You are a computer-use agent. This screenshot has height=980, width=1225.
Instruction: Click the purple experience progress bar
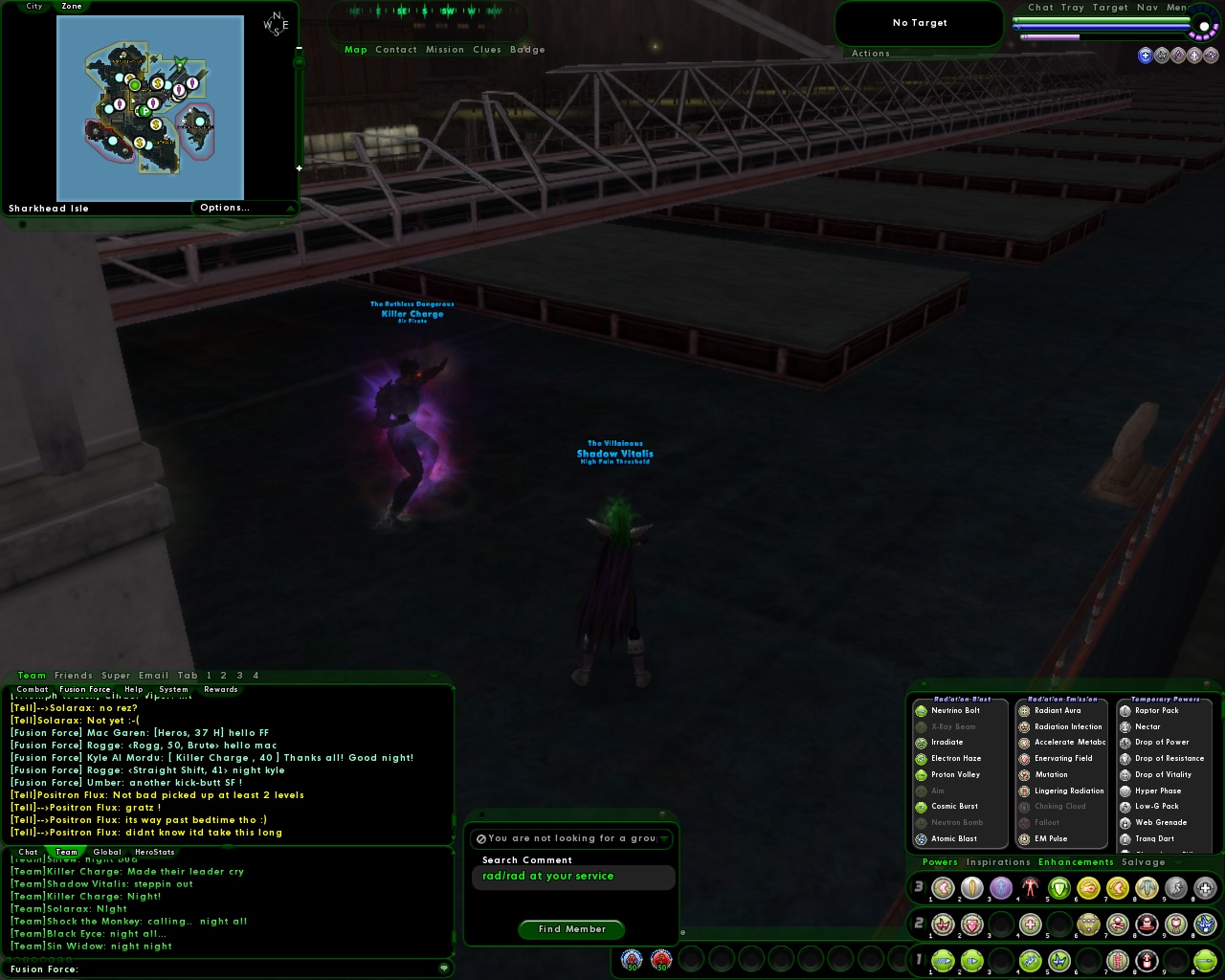pos(1053,35)
